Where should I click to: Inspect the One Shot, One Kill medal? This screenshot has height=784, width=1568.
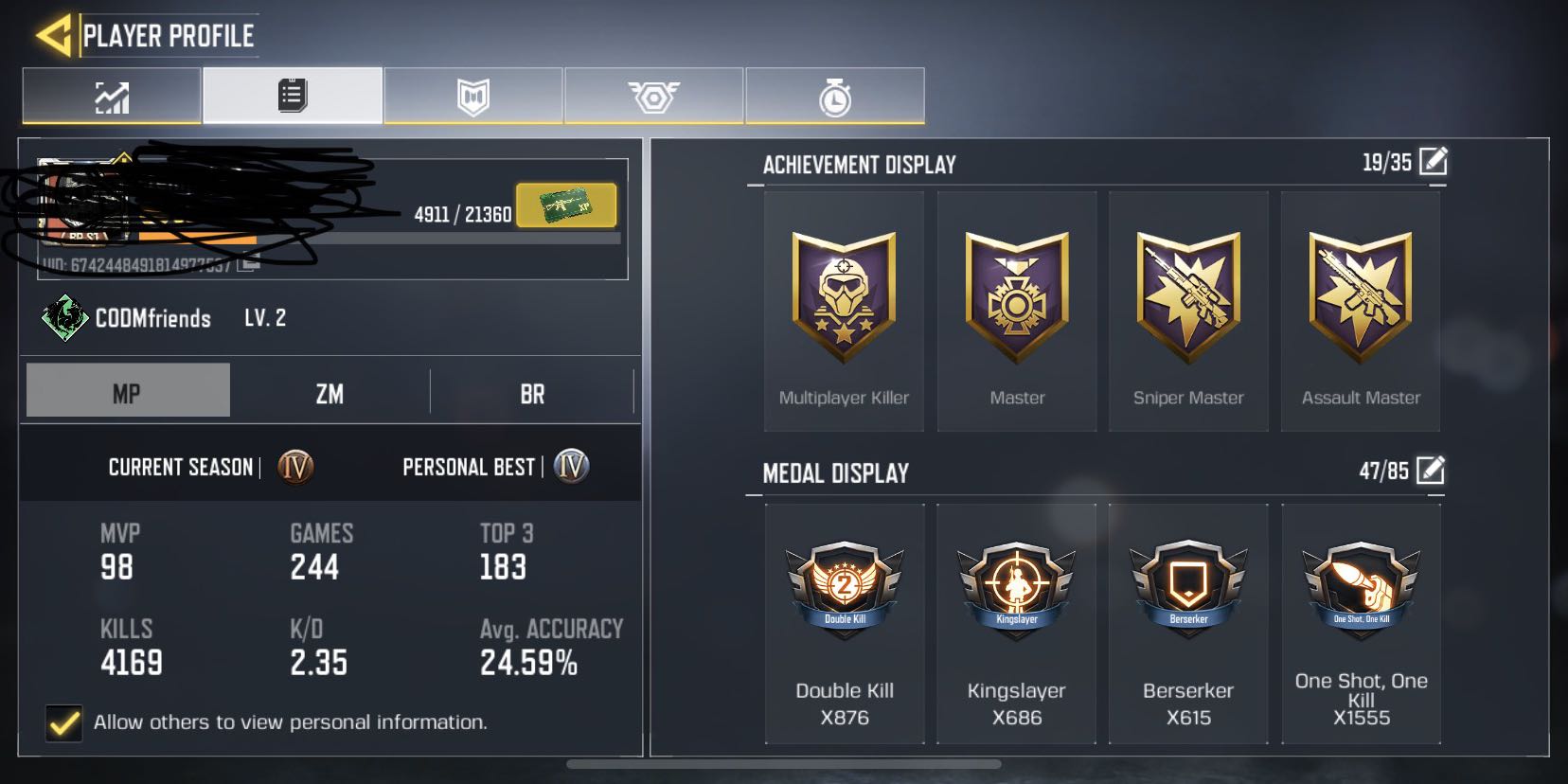pos(1361,623)
